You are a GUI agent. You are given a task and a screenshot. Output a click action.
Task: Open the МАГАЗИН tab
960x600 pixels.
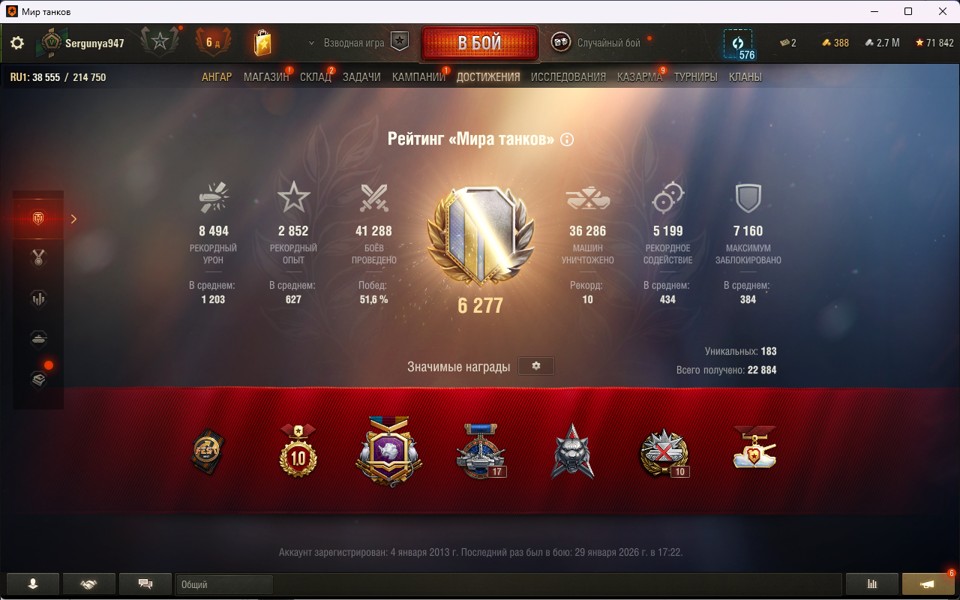click(266, 77)
